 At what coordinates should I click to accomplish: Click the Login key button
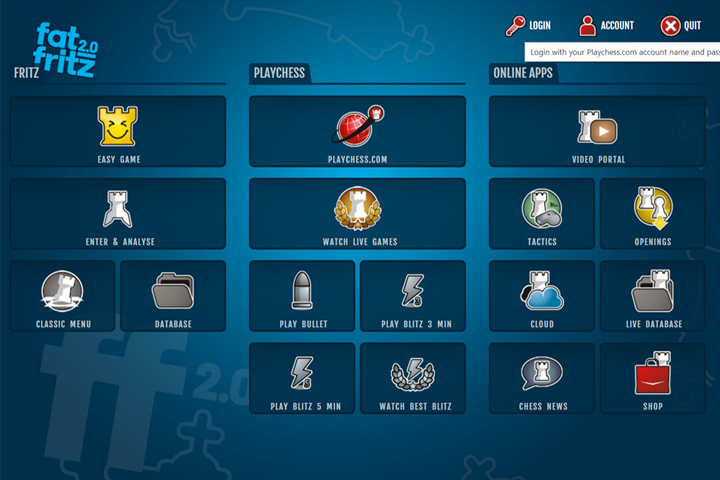pos(528,26)
